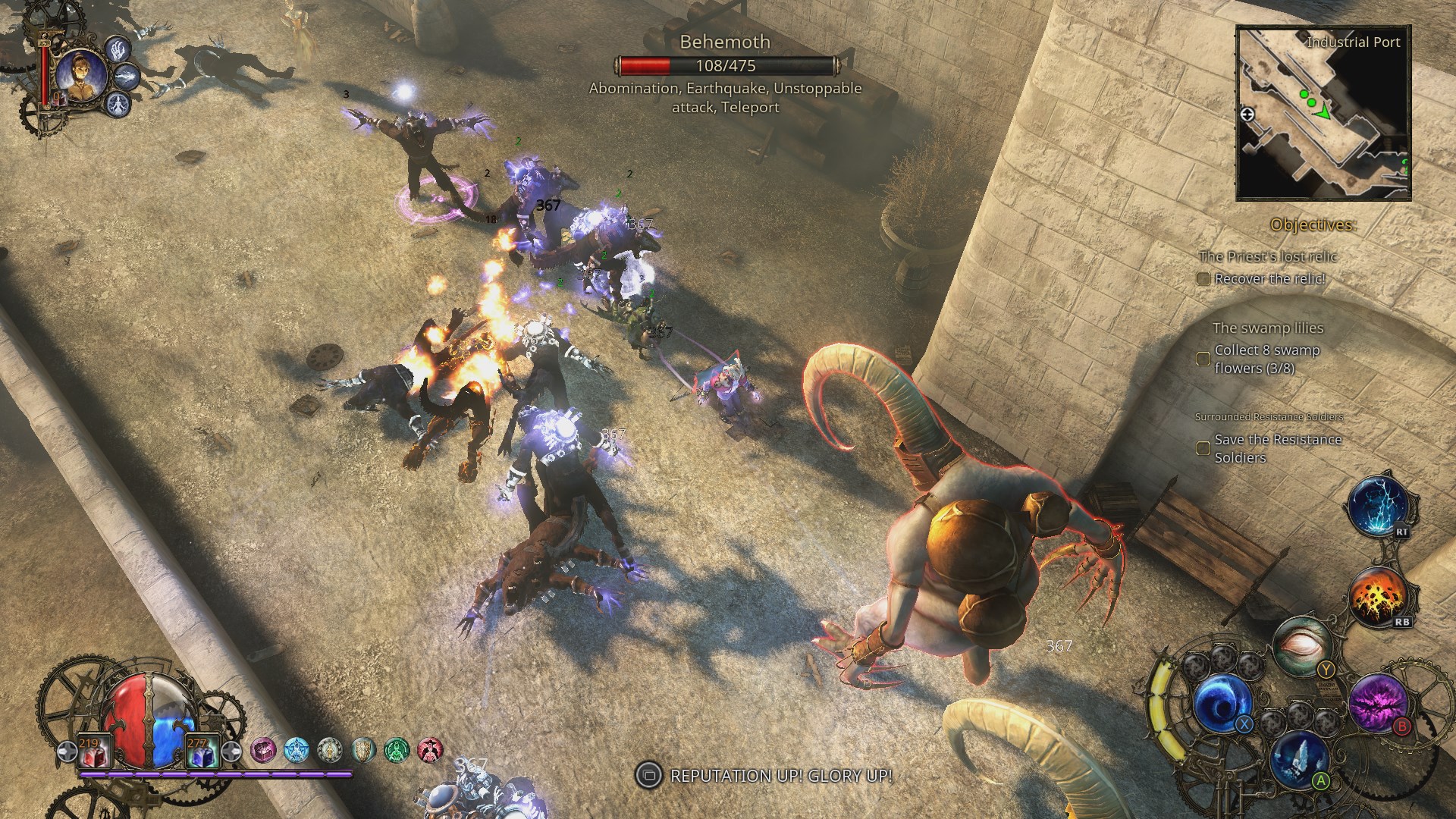Collapse 'The Priest's lost relic' quest entry
1456x819 pixels.
(x=1269, y=256)
